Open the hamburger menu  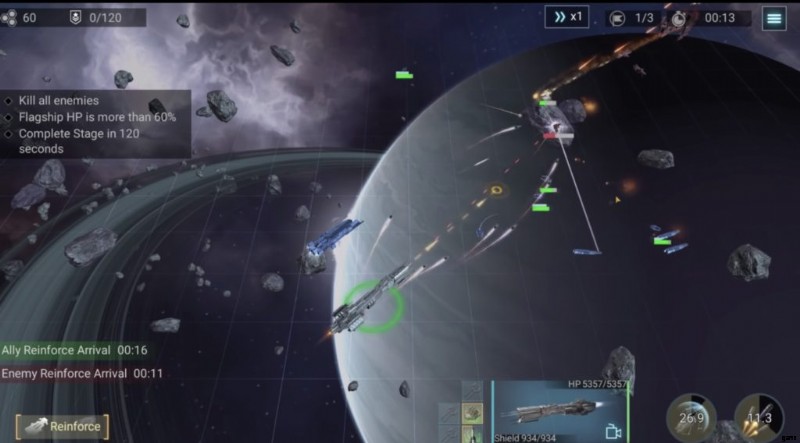pyautogui.click(x=773, y=17)
